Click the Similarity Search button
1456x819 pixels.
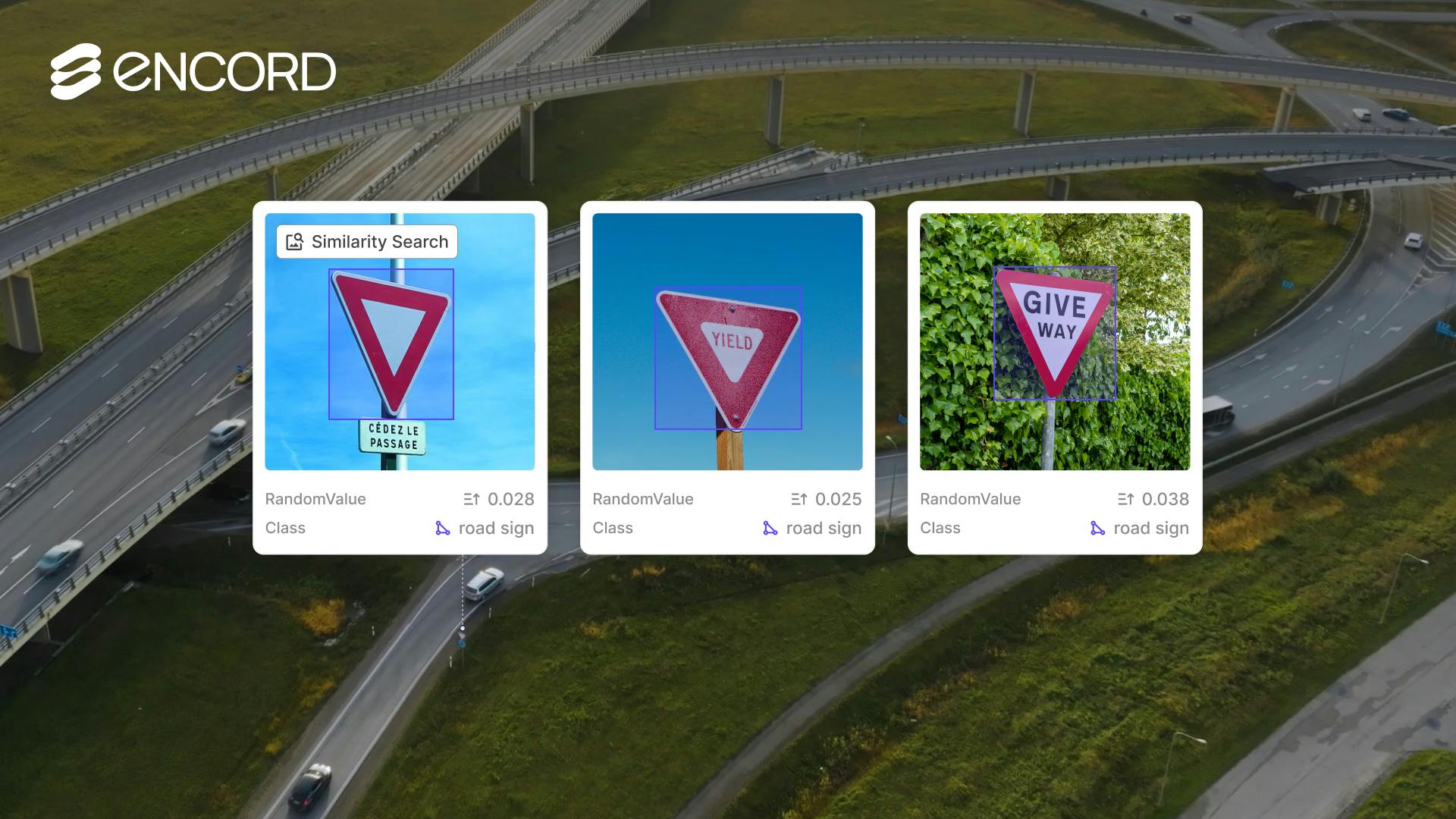[x=367, y=242]
